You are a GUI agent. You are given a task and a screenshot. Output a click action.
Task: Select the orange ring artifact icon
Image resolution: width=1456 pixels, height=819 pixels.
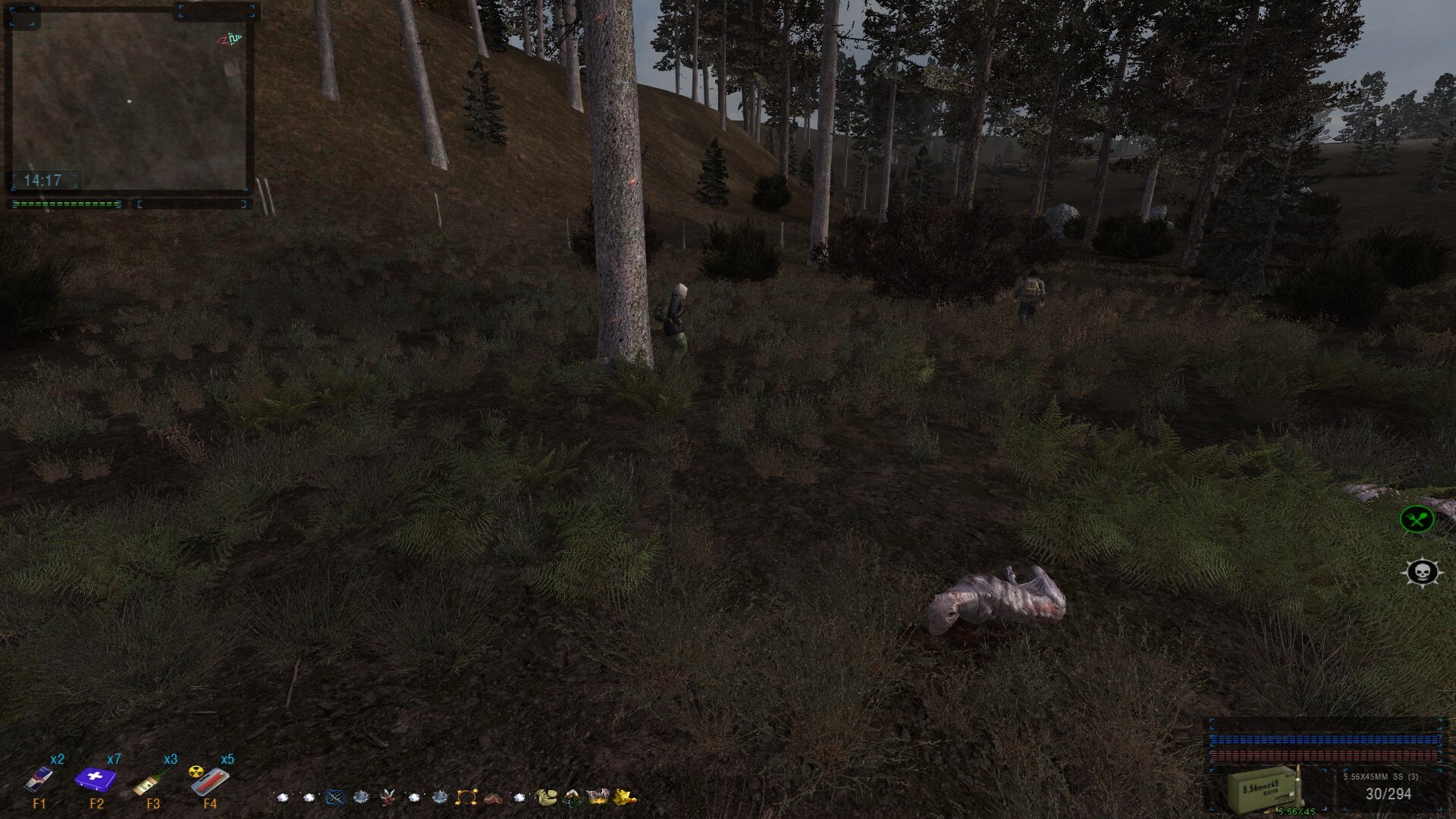[466, 797]
